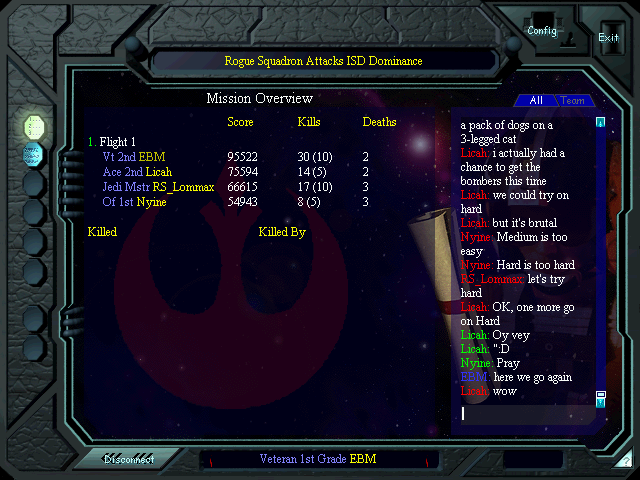
Task: Exit the mission overview screen
Action: coord(608,37)
